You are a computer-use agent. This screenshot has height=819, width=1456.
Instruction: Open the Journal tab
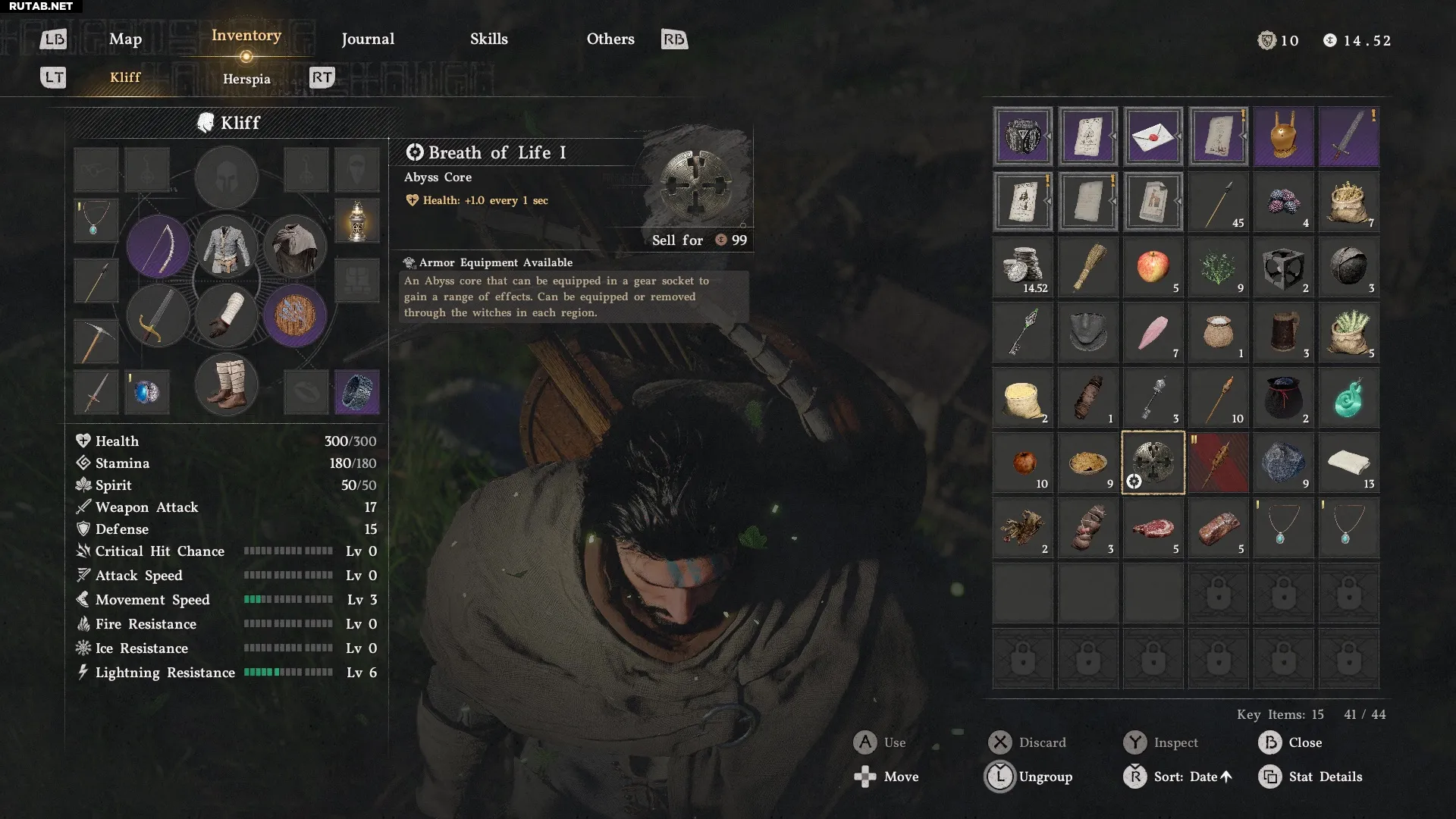coord(368,39)
